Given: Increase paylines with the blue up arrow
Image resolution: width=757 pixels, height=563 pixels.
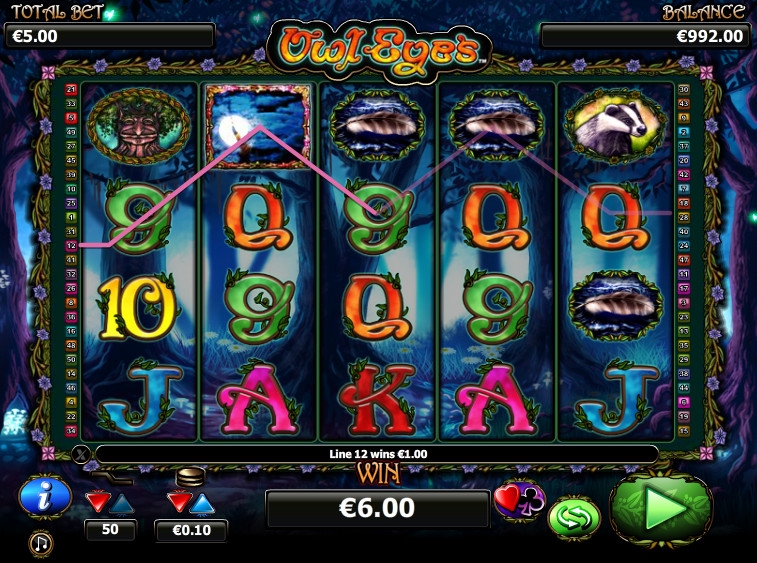Looking at the screenshot, I should 122,502.
